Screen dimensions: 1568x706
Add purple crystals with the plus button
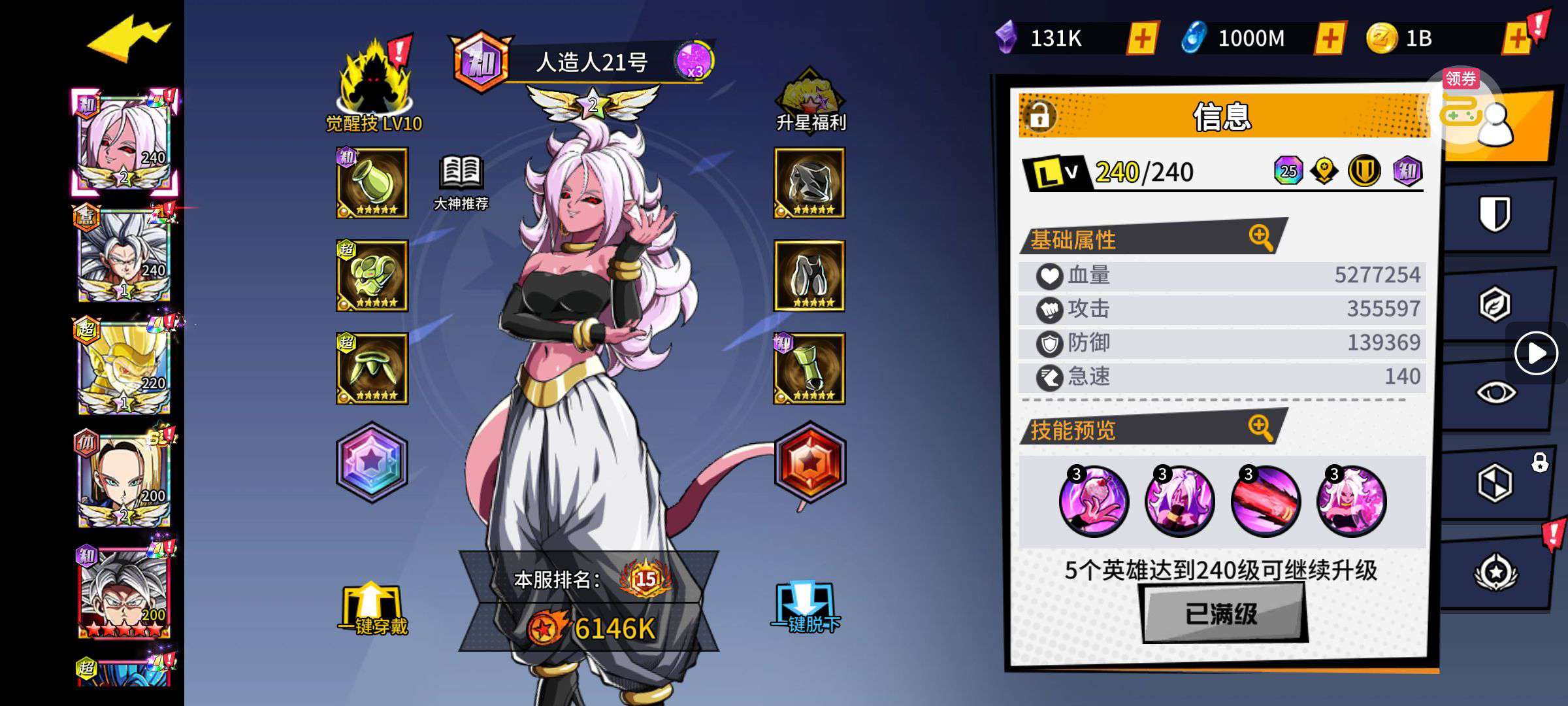point(1142,39)
